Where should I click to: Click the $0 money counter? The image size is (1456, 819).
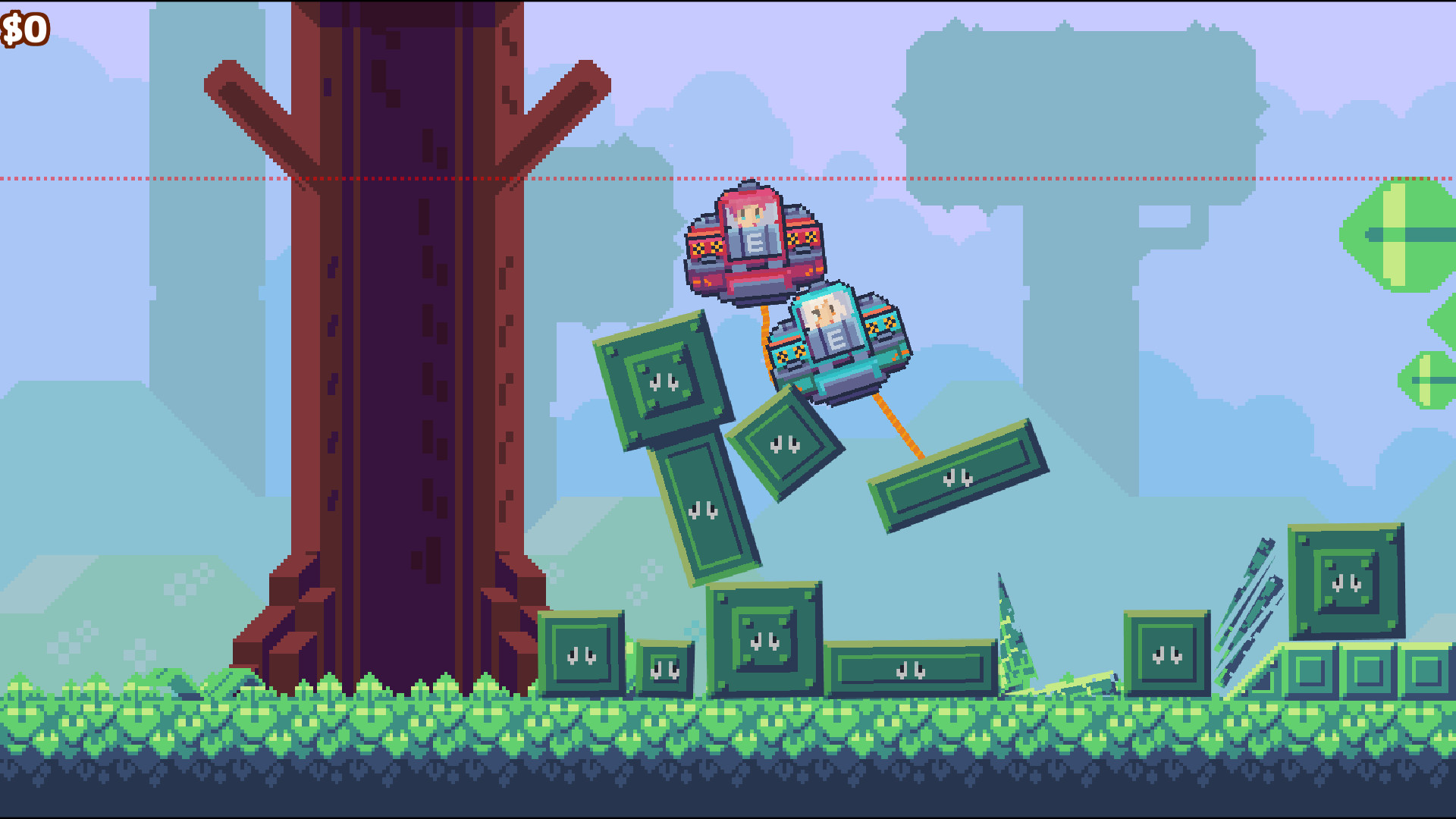pos(23,29)
